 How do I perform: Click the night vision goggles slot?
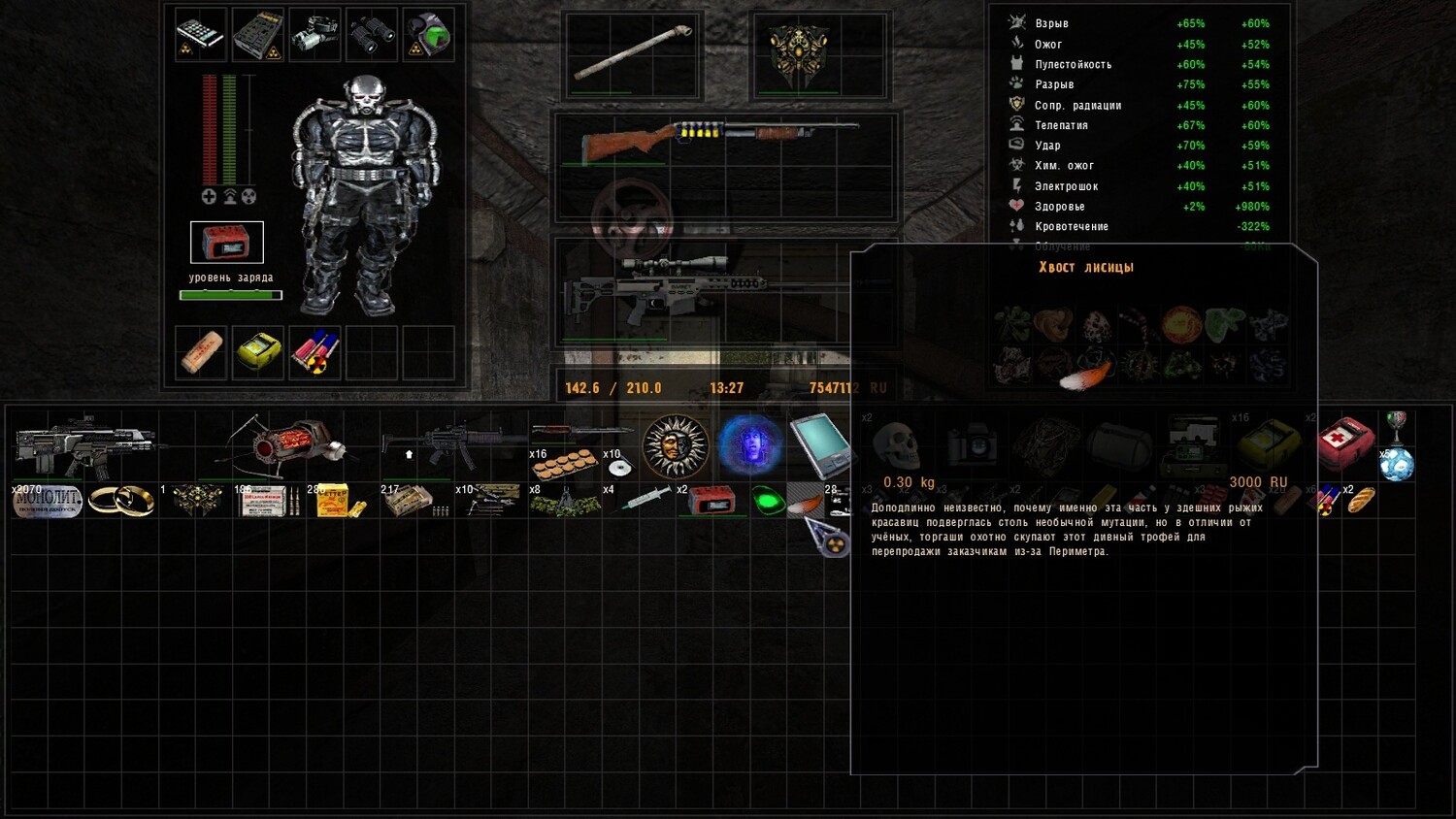[314, 34]
